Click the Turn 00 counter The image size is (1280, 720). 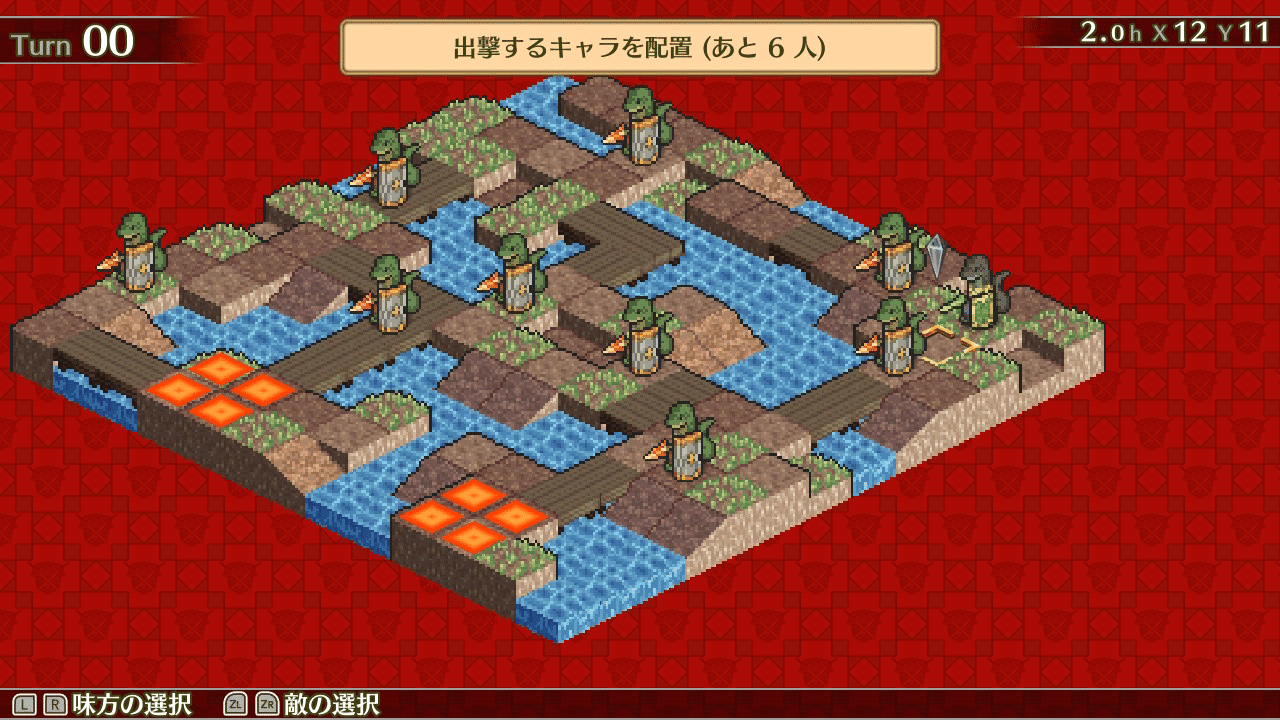(x=70, y=40)
